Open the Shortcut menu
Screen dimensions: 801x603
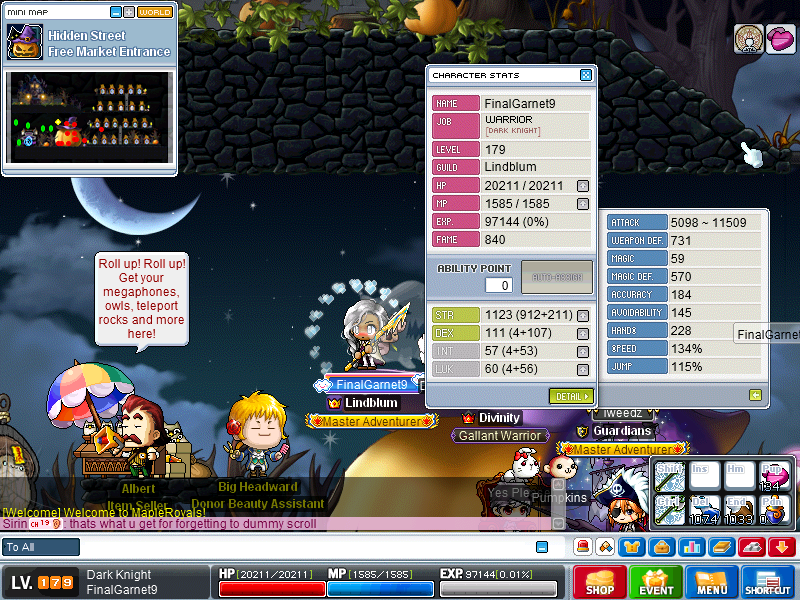point(768,582)
